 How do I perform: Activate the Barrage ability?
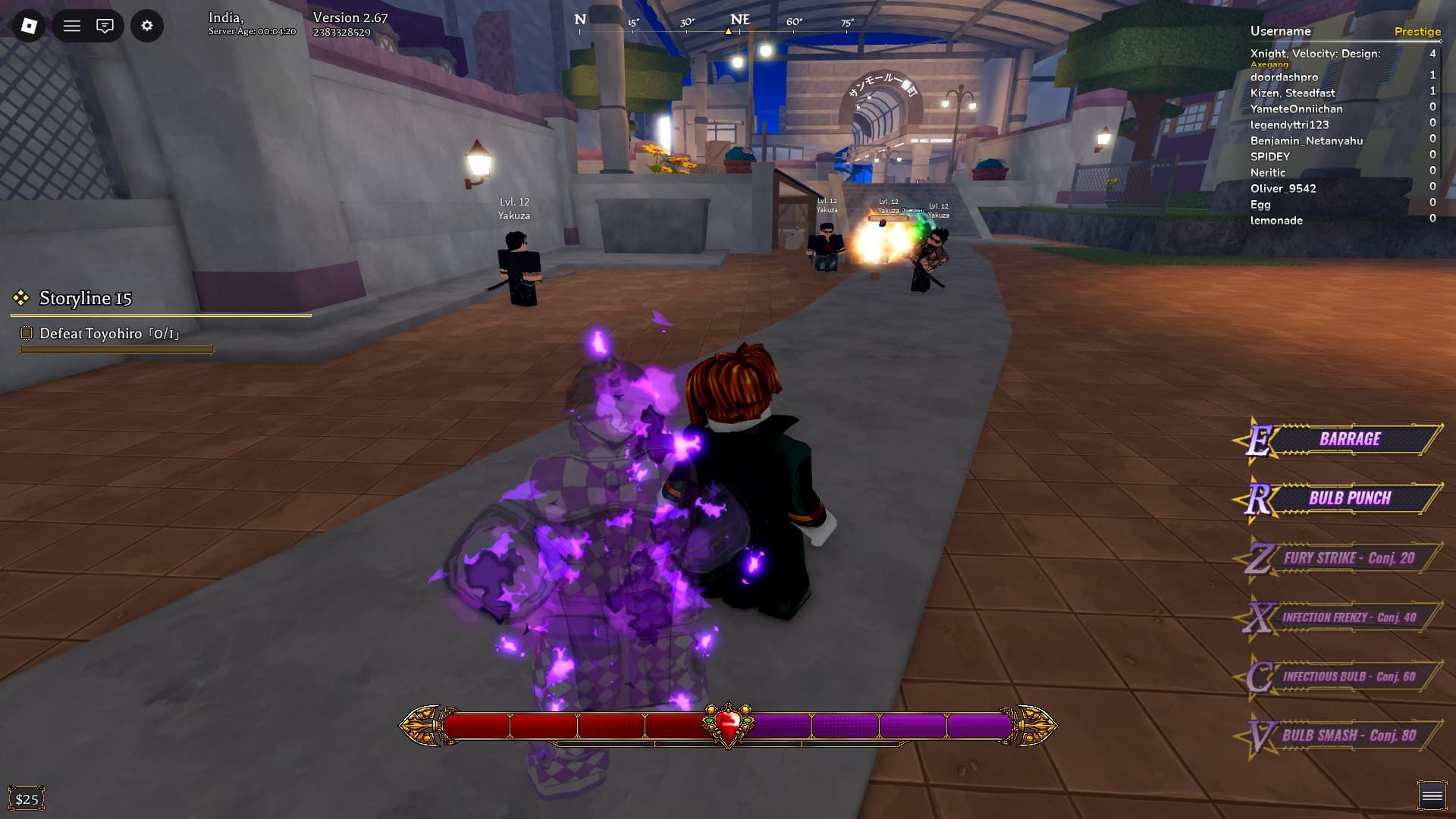tap(1349, 439)
